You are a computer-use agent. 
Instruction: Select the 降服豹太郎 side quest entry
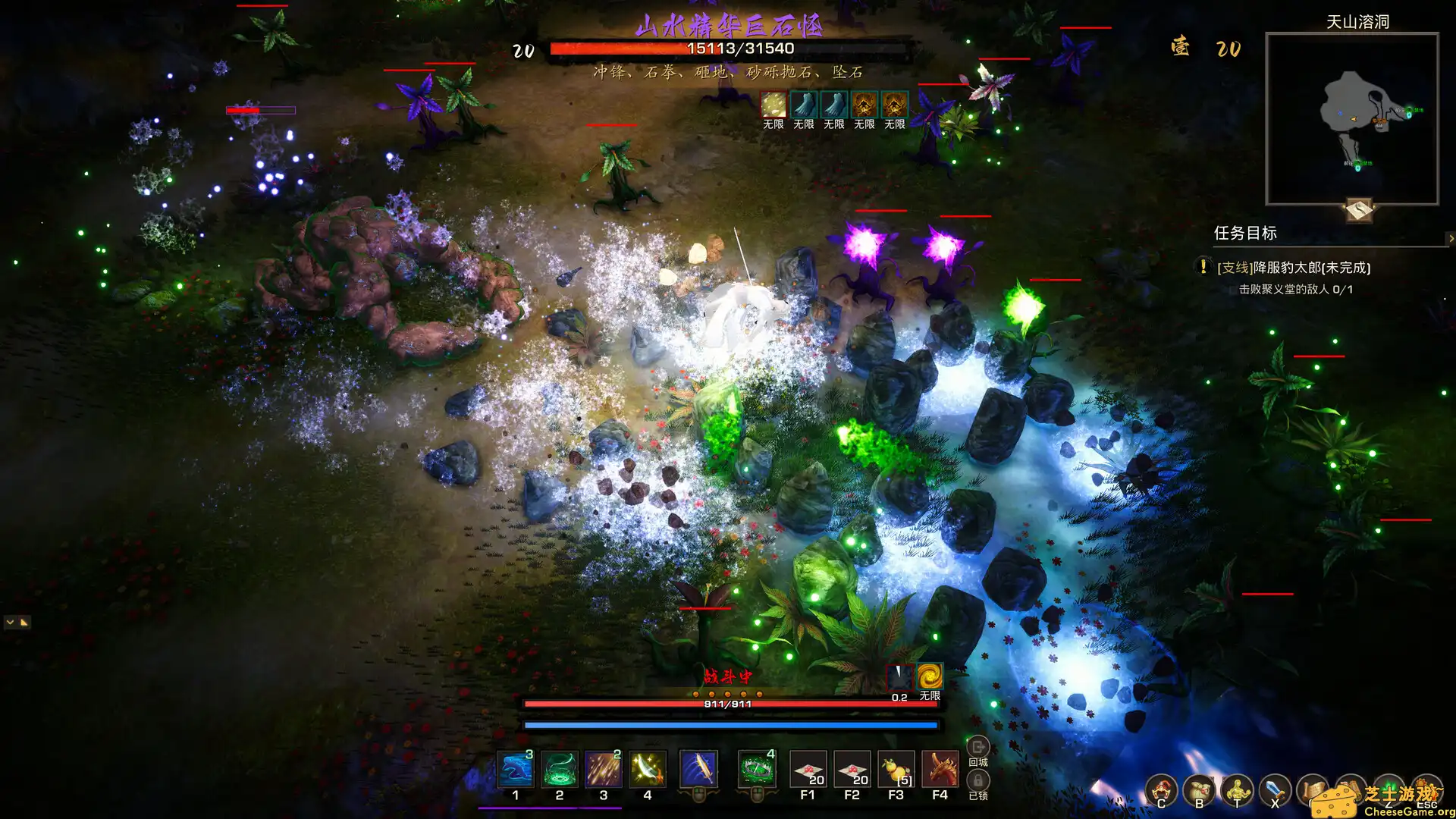tap(1293, 268)
